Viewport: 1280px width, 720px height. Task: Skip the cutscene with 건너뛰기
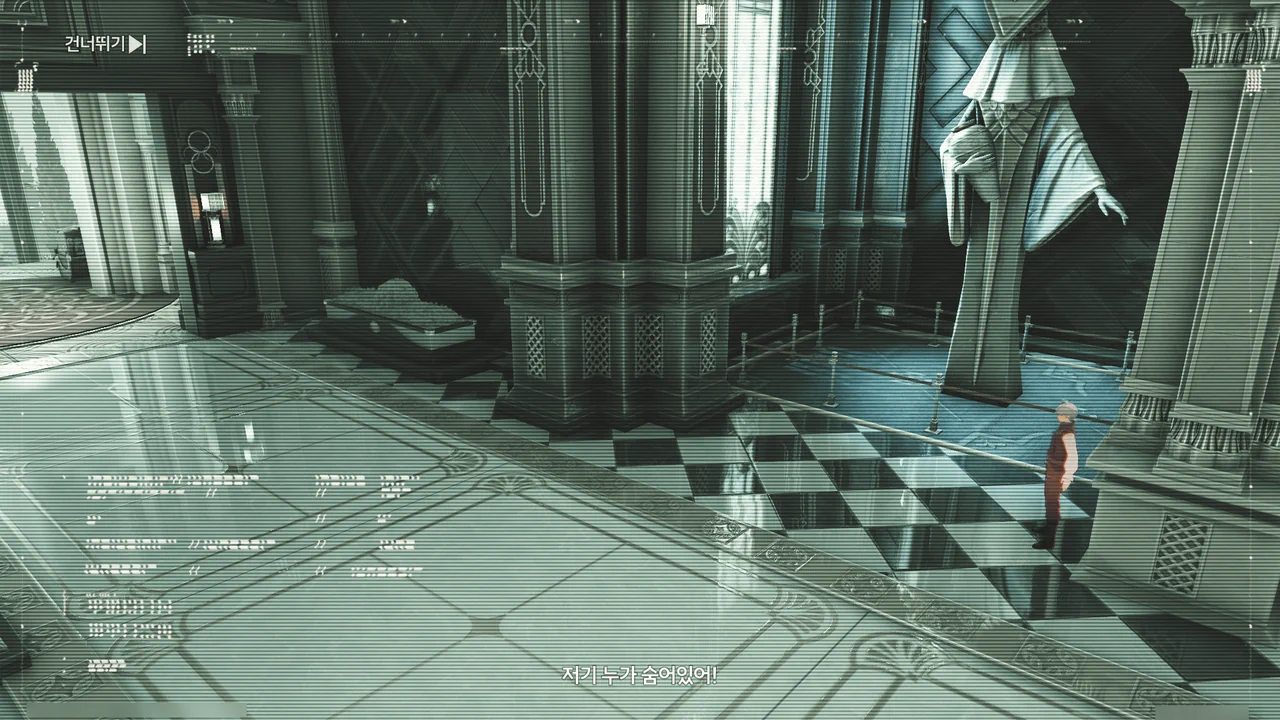click(x=105, y=44)
